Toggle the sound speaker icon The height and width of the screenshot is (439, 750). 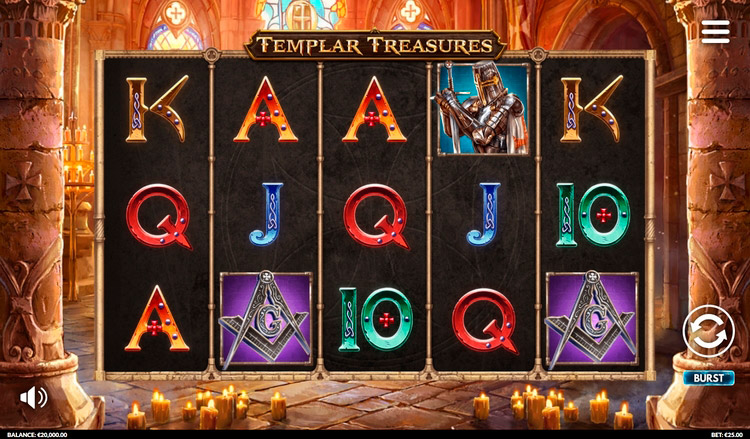pos(33,397)
